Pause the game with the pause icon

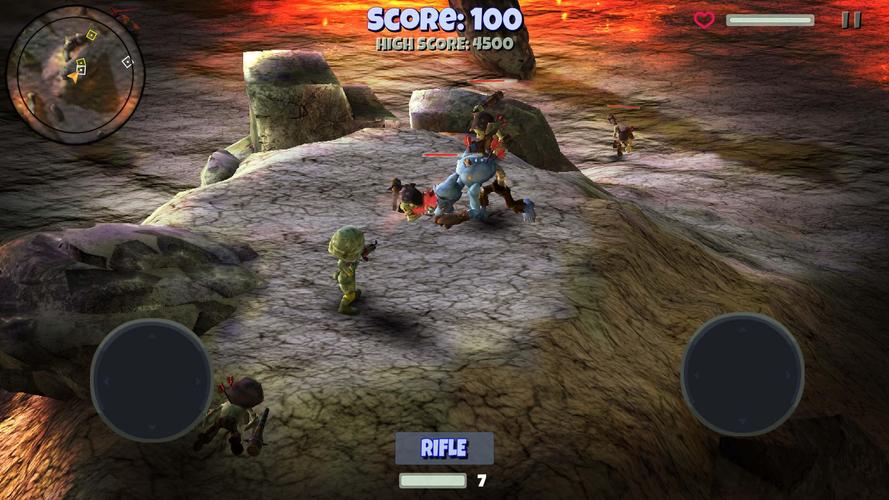click(851, 19)
